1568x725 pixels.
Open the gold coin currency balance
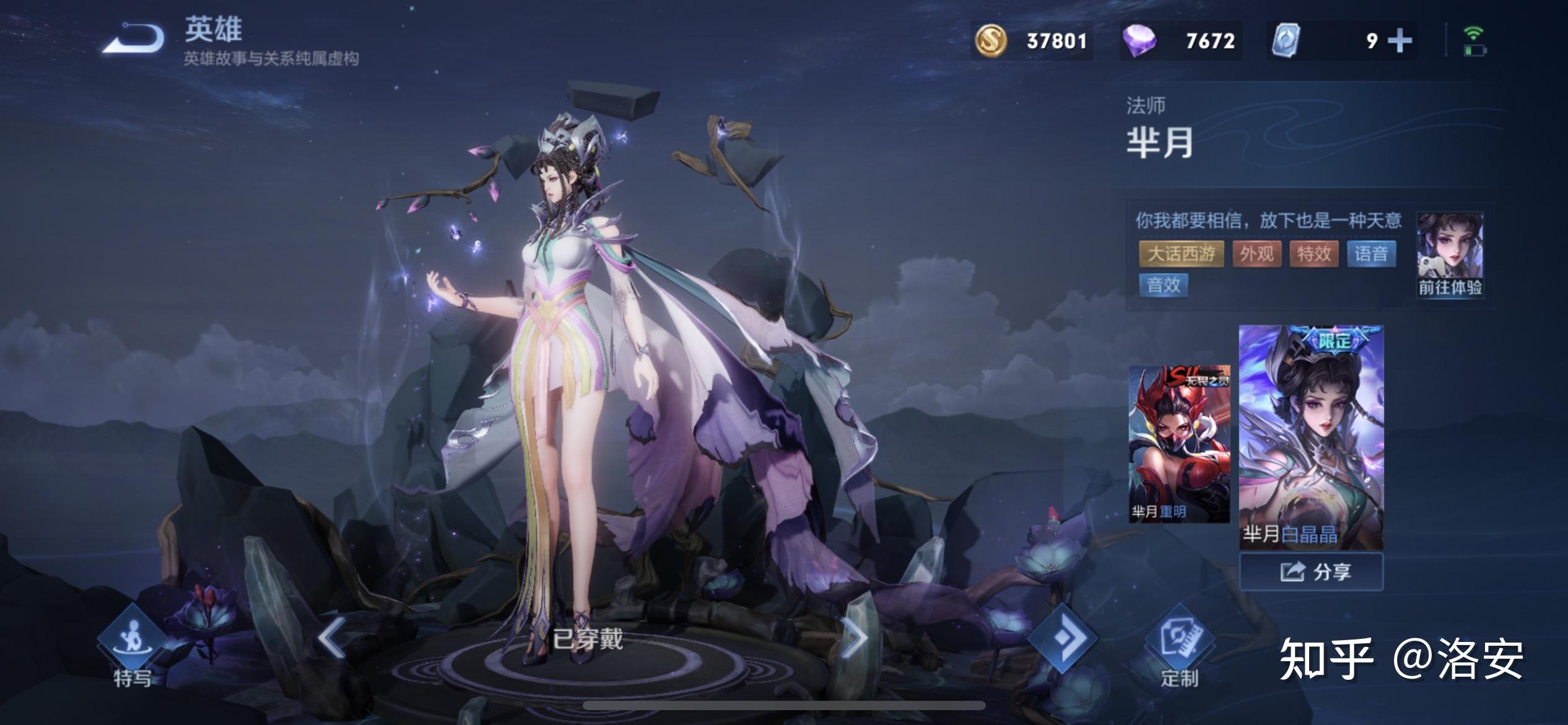click(1032, 41)
